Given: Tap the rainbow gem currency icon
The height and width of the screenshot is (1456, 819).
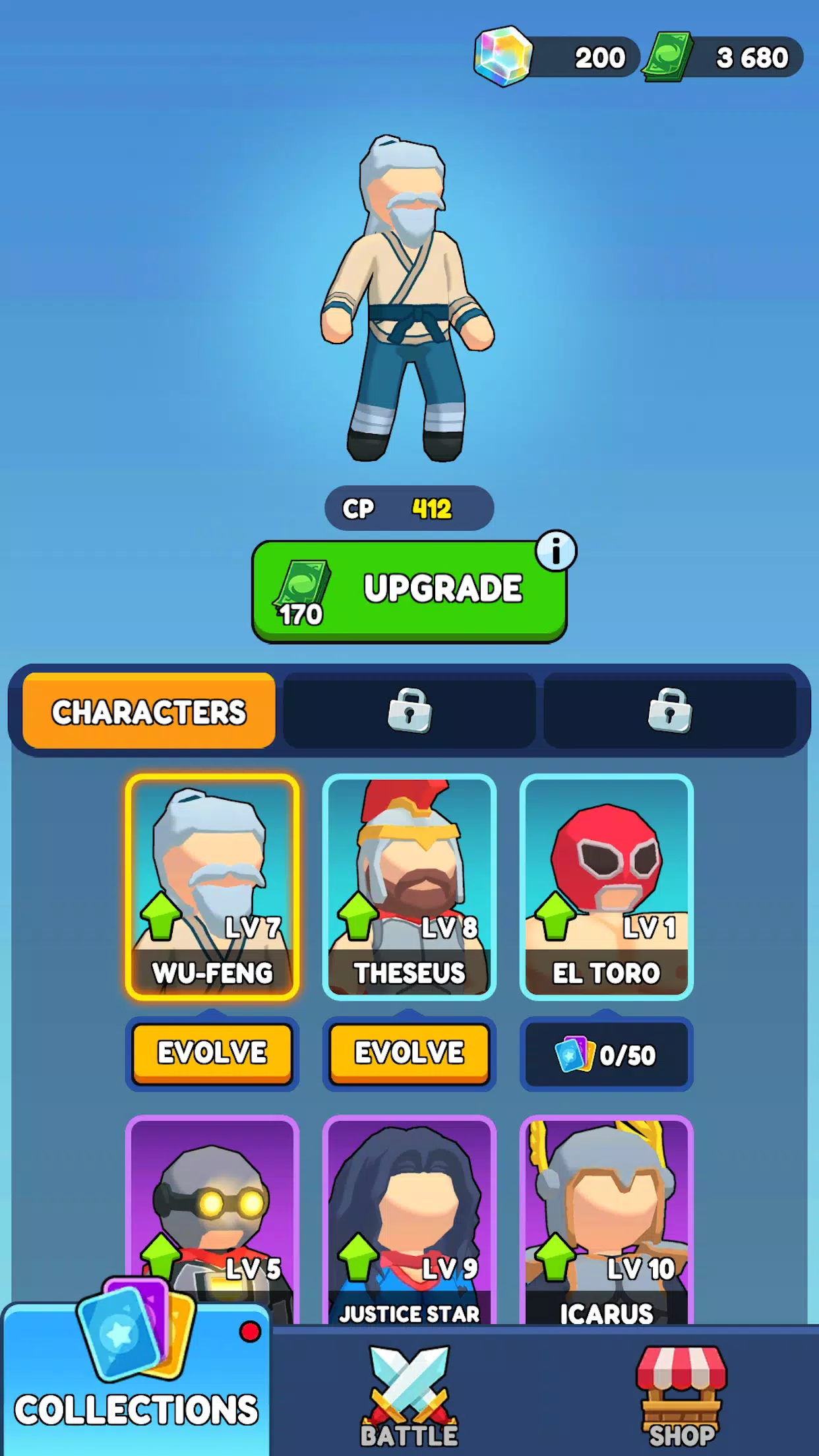Looking at the screenshot, I should coord(503,57).
